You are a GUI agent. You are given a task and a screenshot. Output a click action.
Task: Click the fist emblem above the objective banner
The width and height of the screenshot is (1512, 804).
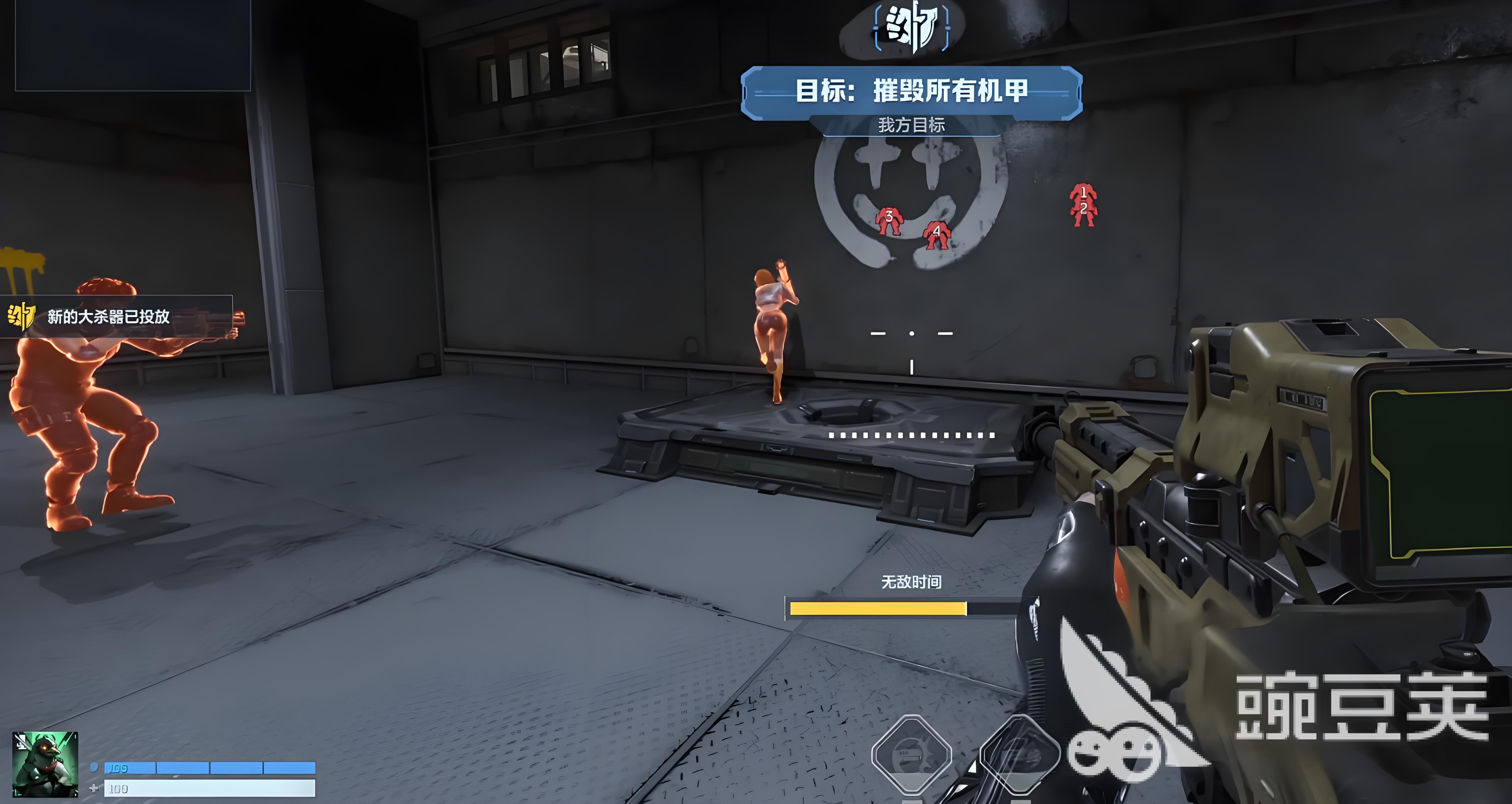point(912,27)
